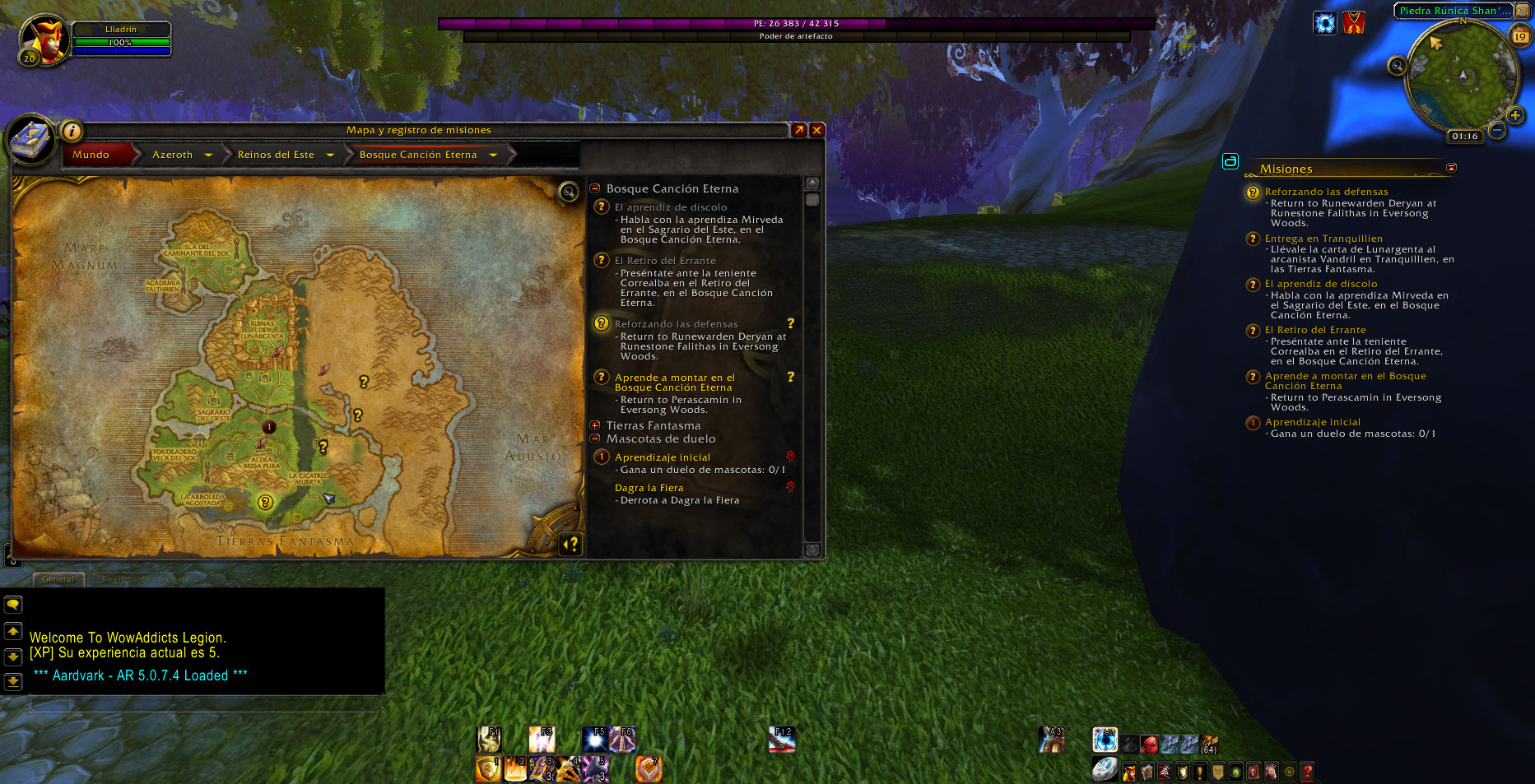Image resolution: width=1535 pixels, height=784 pixels.
Task: Open the Azeroth map dropdown
Action: pyautogui.click(x=208, y=155)
